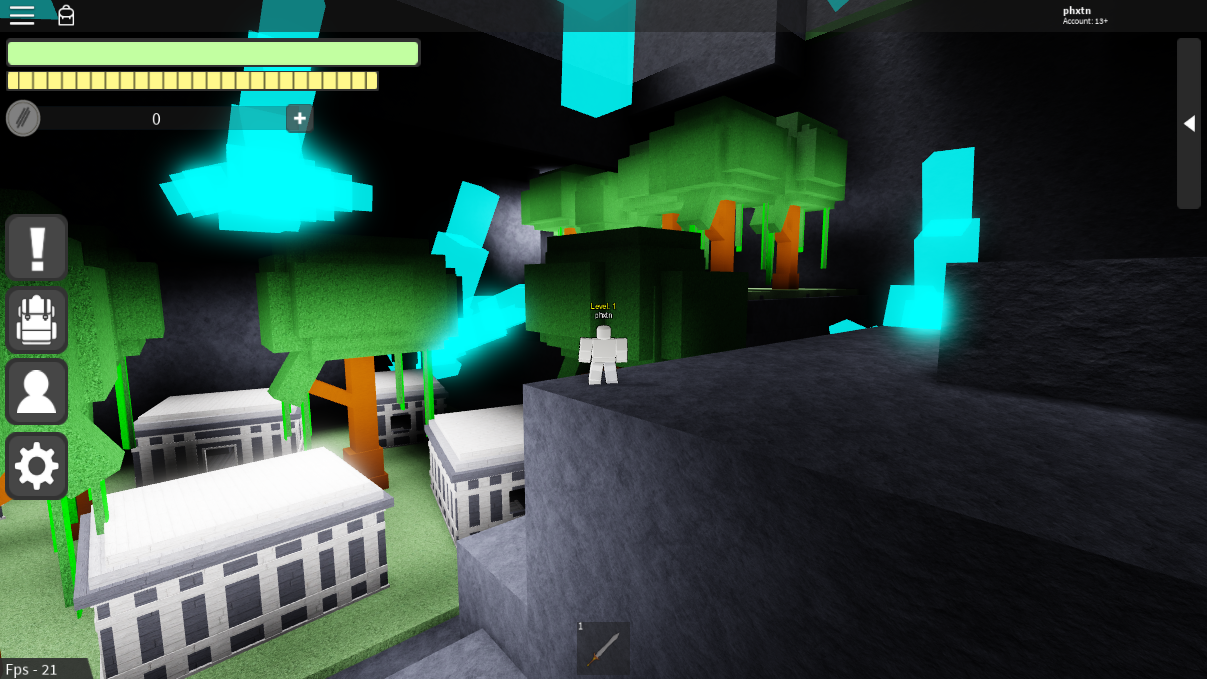Show the character profile panel
Image resolution: width=1207 pixels, height=679 pixels.
tap(37, 392)
